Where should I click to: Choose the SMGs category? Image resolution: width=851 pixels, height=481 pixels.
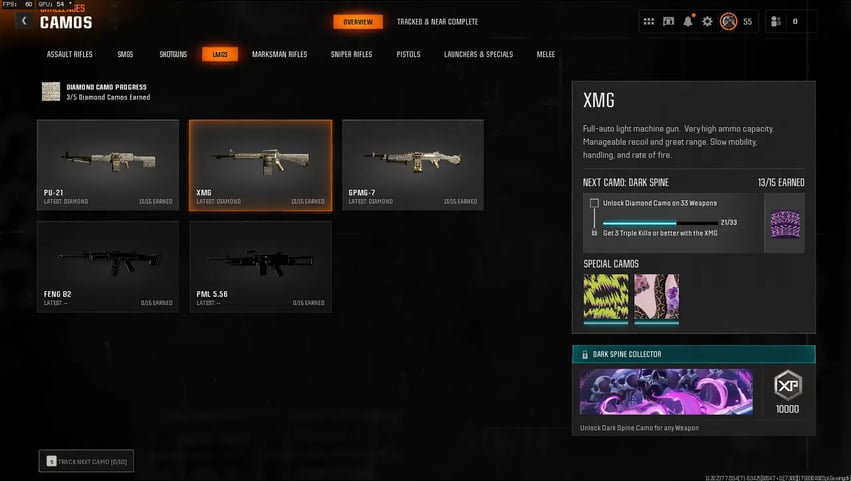[x=127, y=54]
